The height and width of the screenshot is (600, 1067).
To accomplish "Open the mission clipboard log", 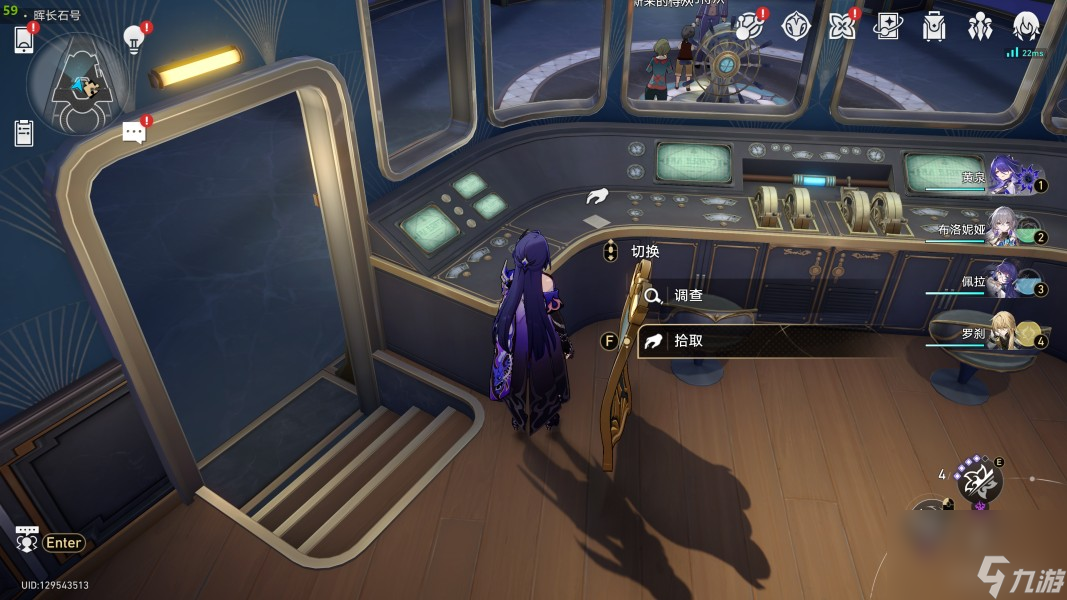I will point(24,132).
